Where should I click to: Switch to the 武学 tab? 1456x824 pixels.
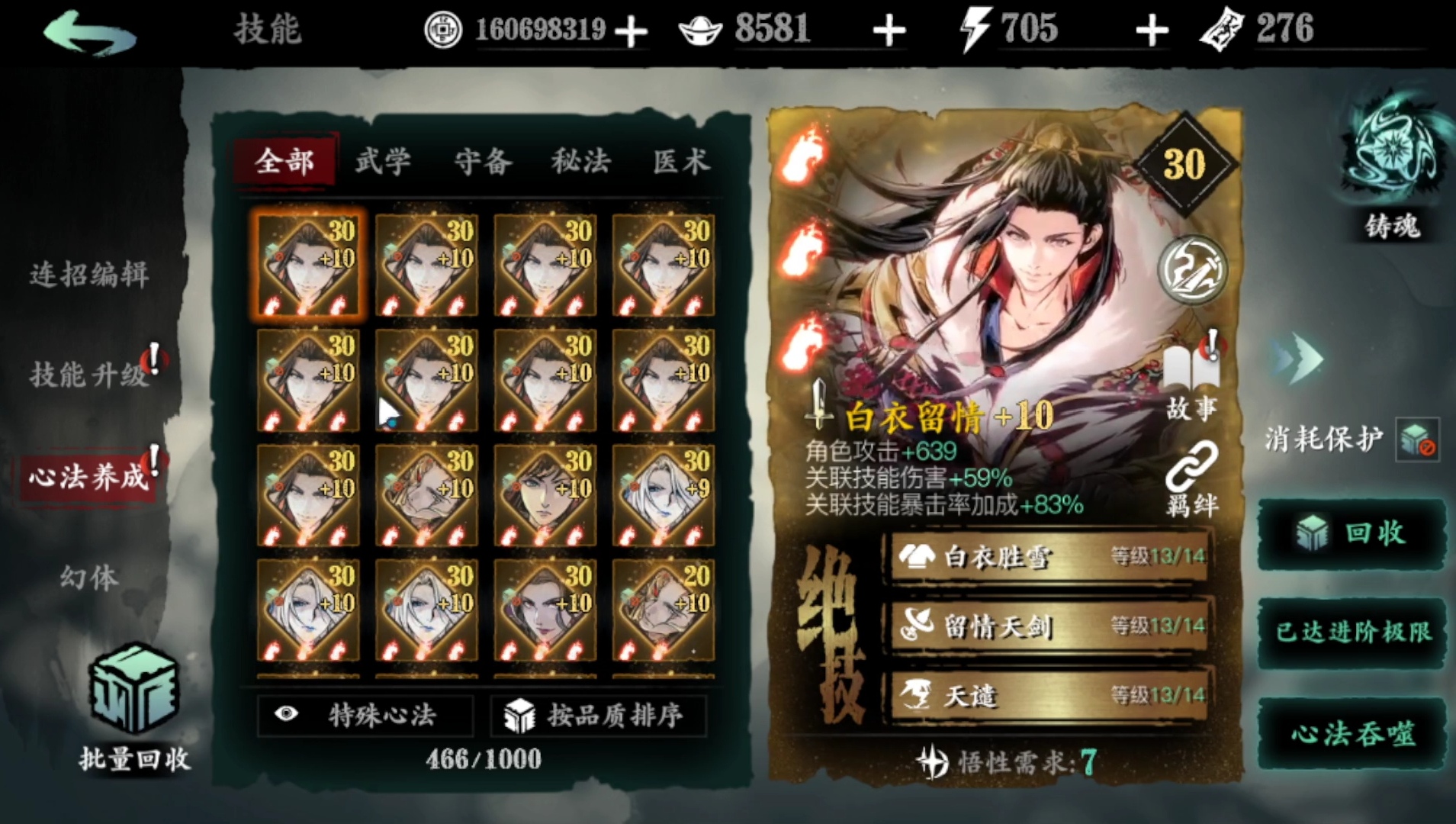(x=383, y=162)
